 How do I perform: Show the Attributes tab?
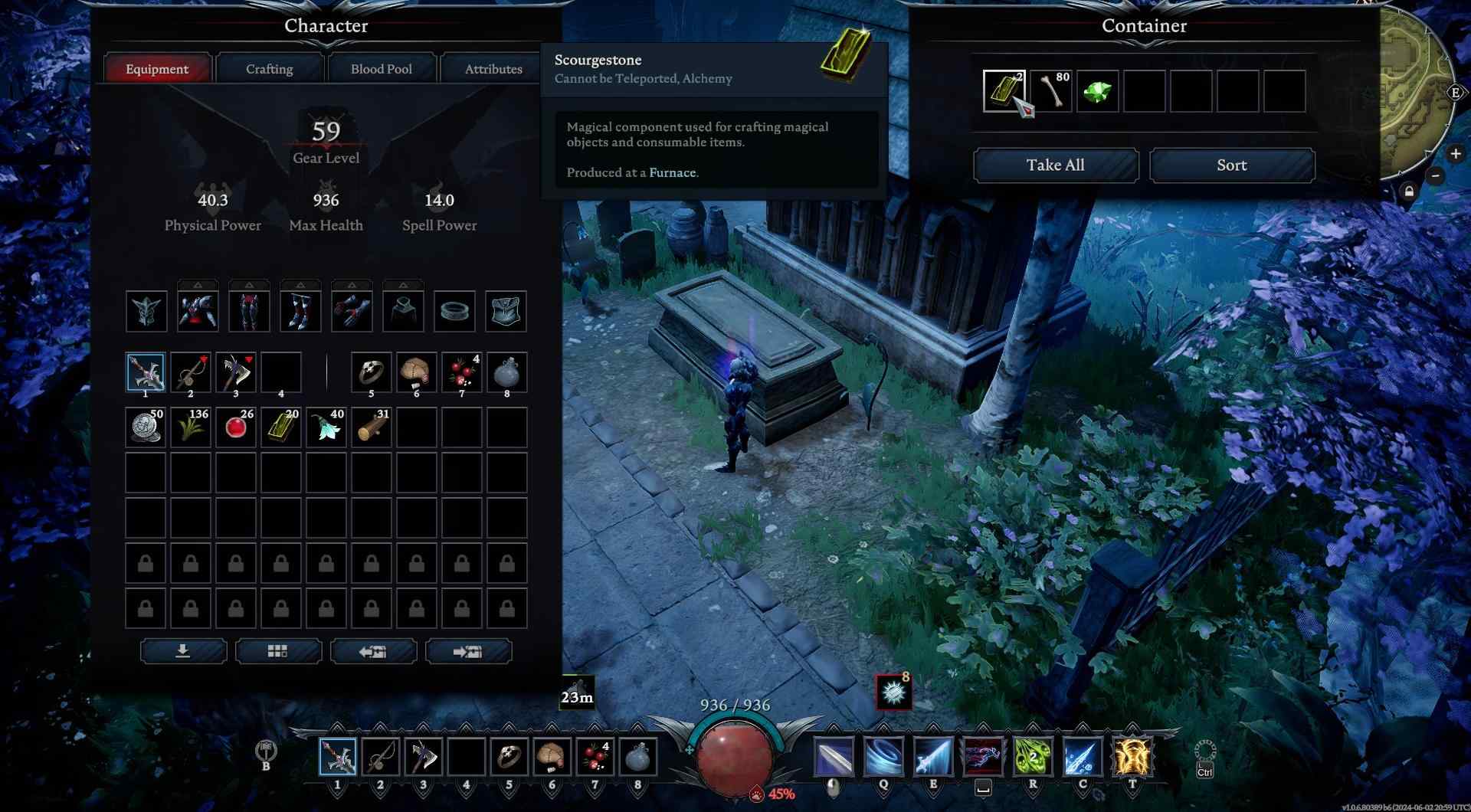(493, 69)
